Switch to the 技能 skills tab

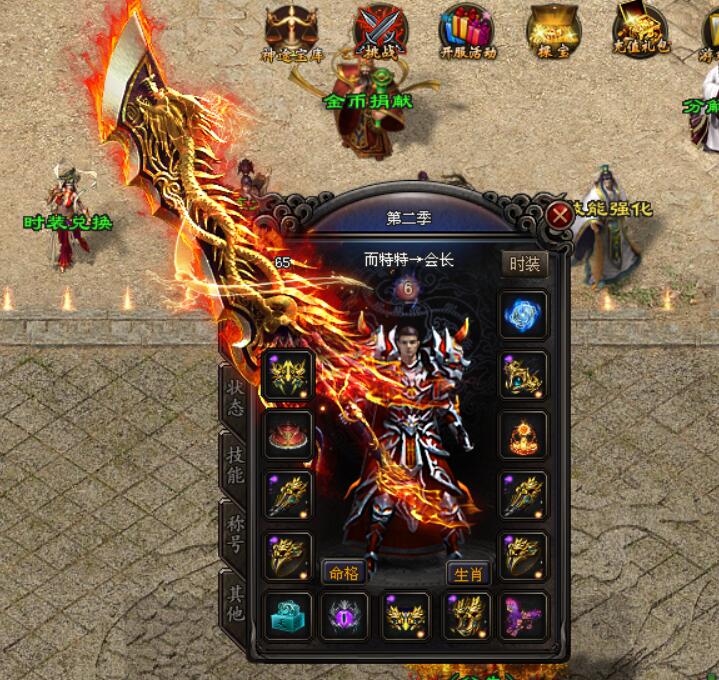pyautogui.click(x=235, y=466)
